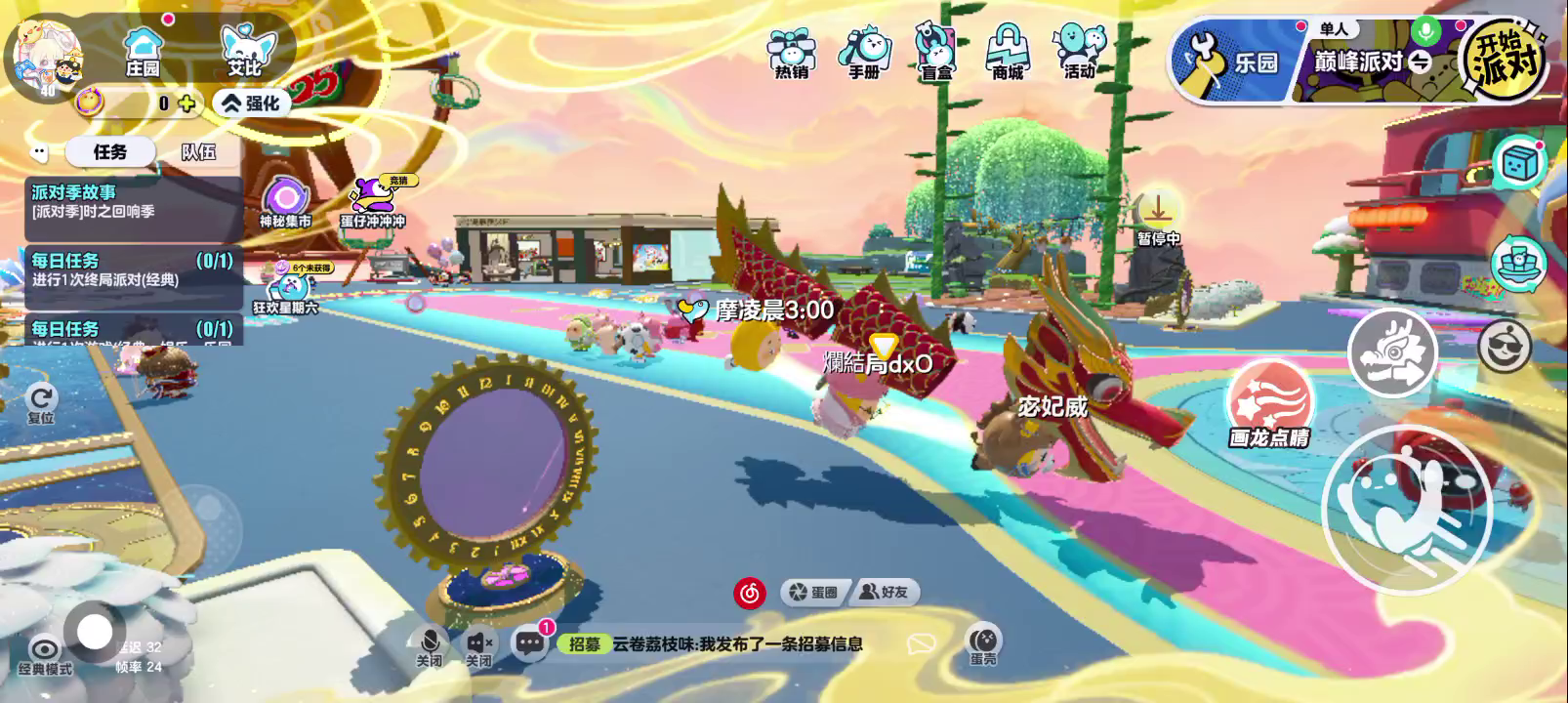
Task: Open the 庄园 (Manor) home icon
Action: [x=143, y=51]
